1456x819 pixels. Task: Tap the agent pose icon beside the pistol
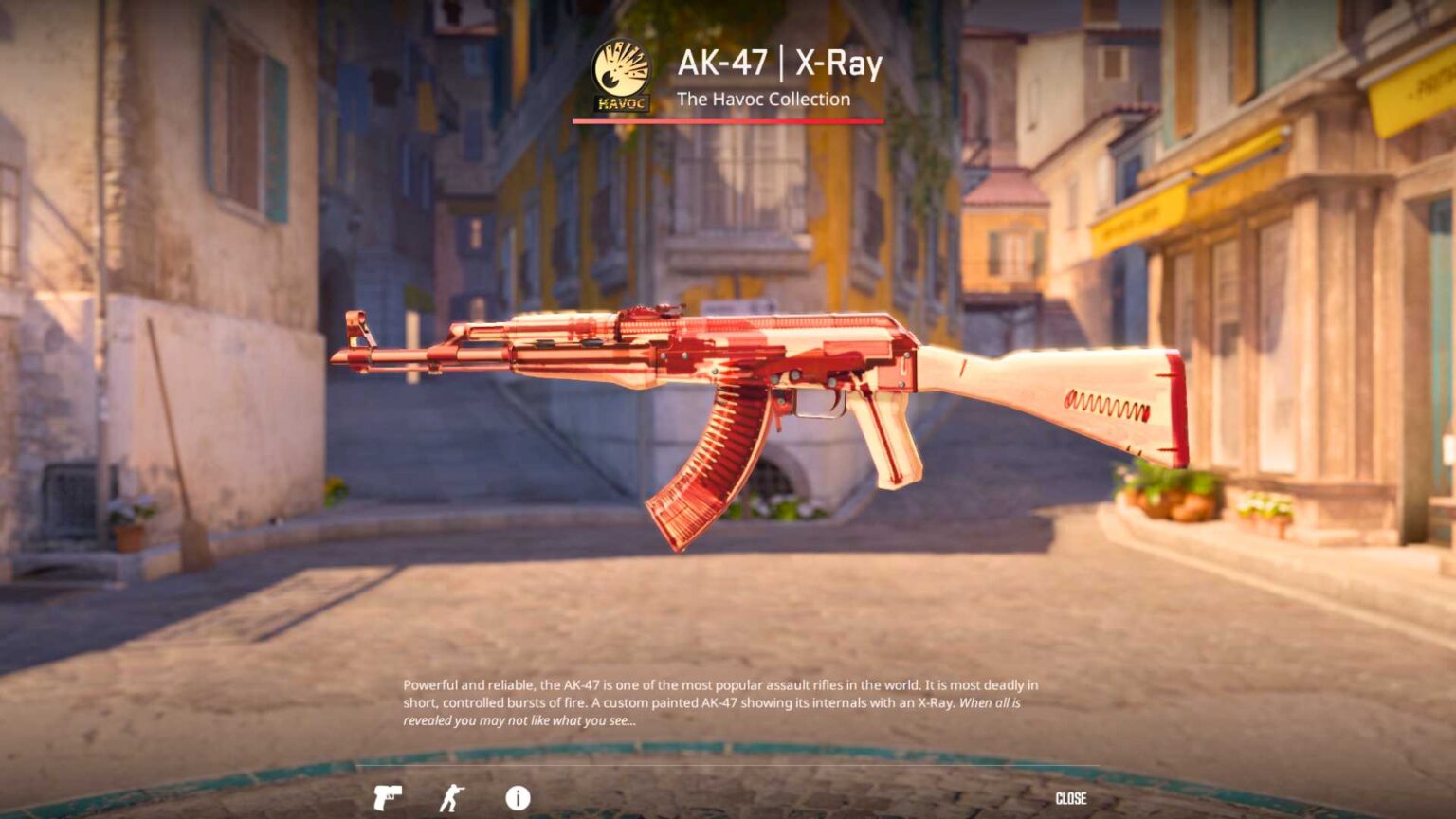[x=453, y=797]
